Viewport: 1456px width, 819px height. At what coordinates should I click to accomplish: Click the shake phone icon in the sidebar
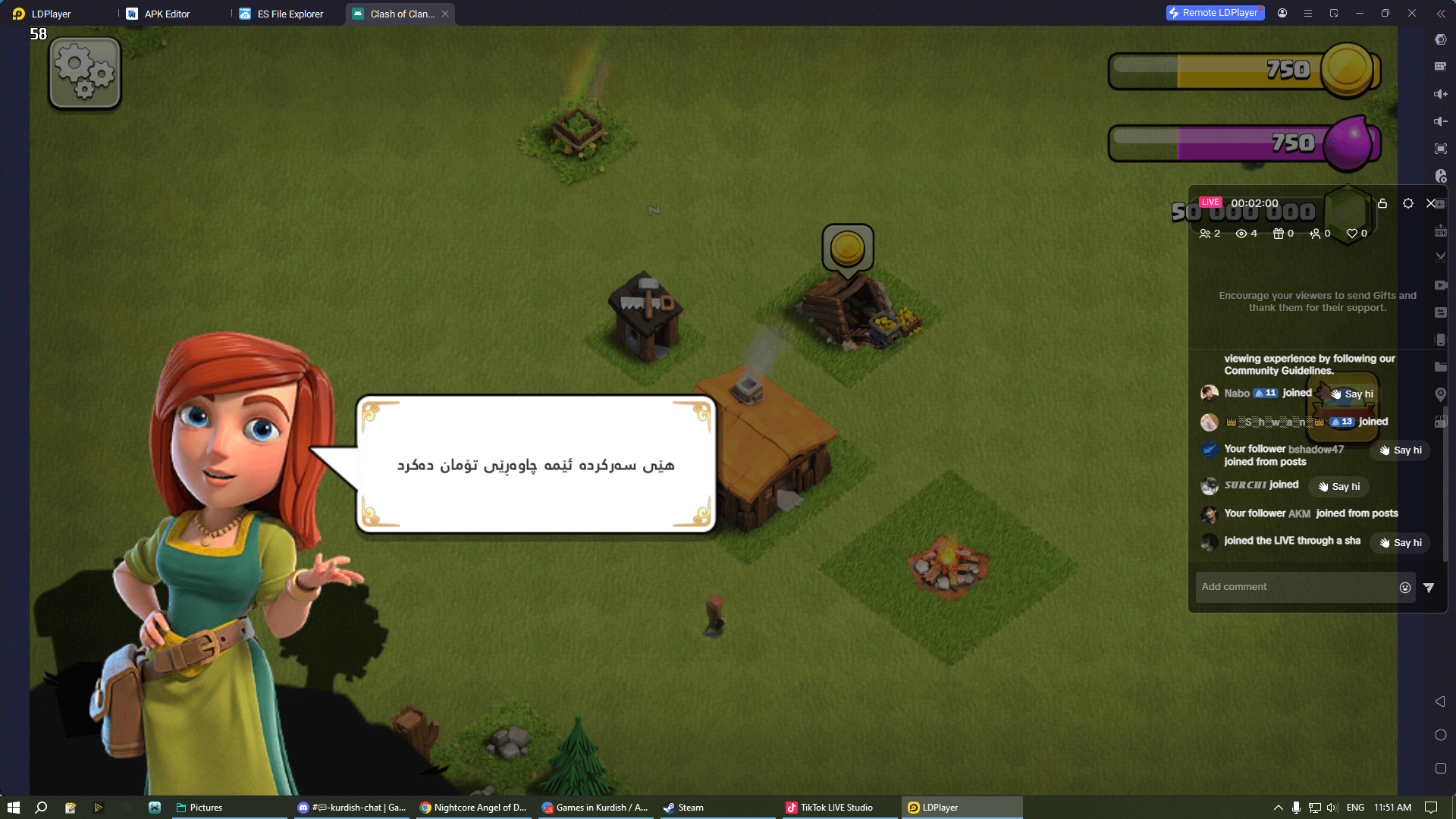(x=1441, y=340)
